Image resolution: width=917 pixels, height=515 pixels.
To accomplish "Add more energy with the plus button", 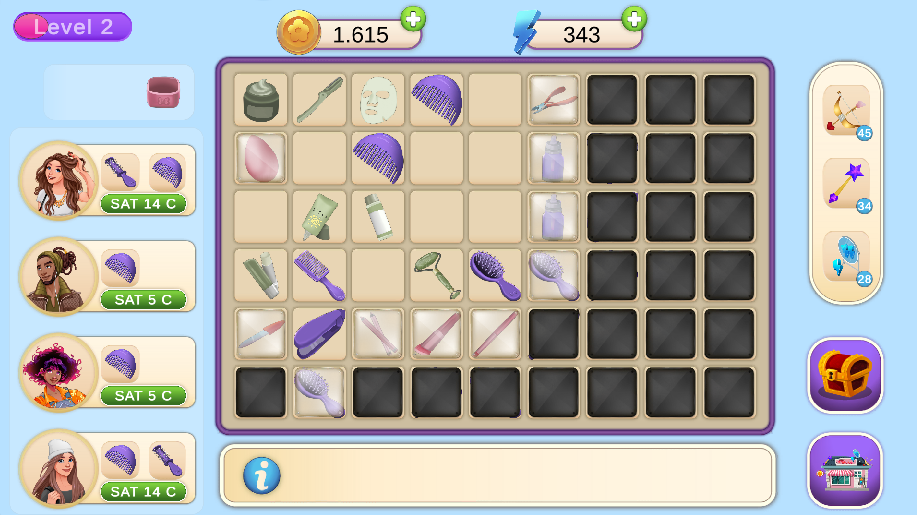I will [x=633, y=18].
